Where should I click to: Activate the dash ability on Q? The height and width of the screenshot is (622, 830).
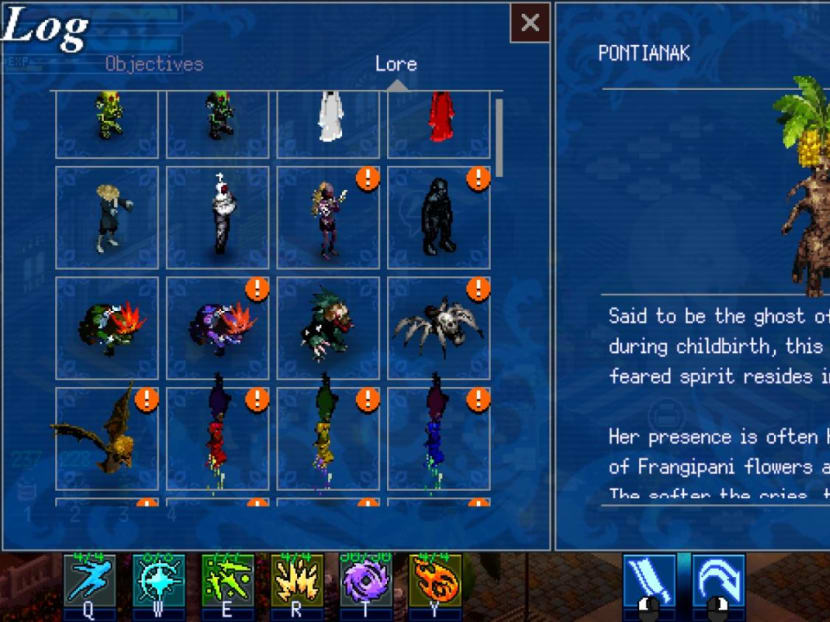tap(90, 582)
